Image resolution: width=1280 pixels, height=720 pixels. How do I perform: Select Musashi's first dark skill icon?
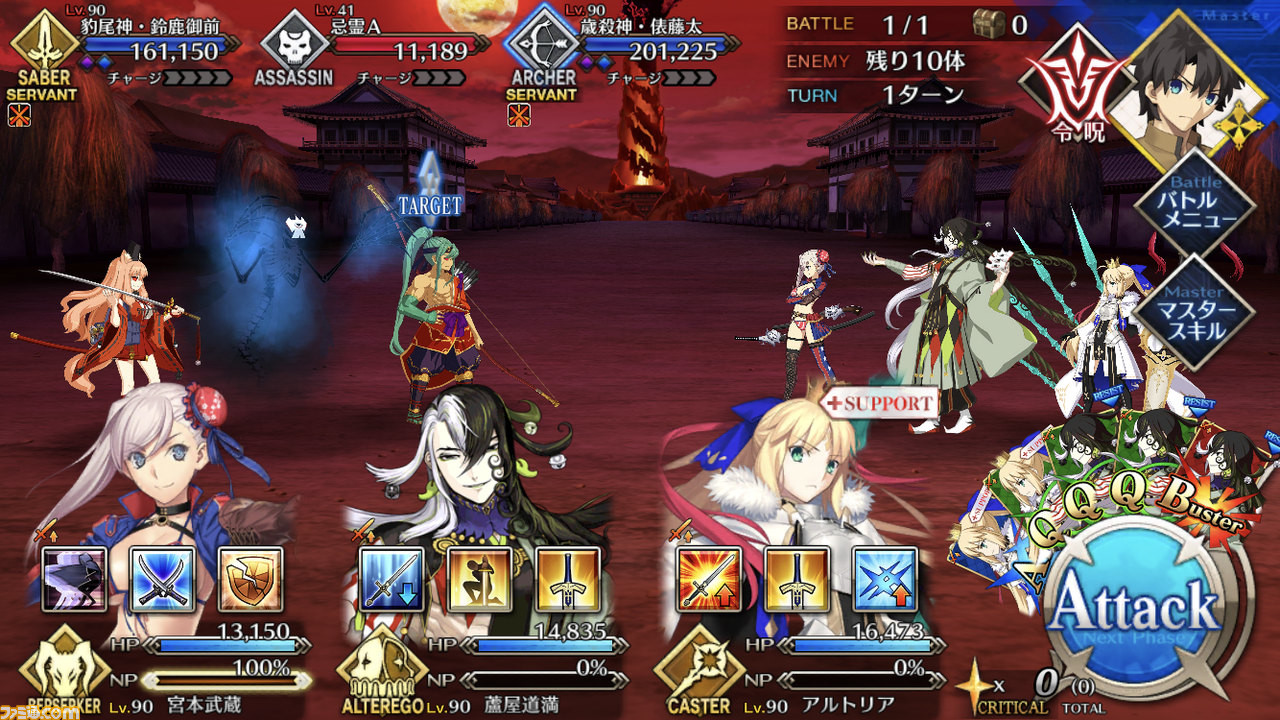pos(75,580)
